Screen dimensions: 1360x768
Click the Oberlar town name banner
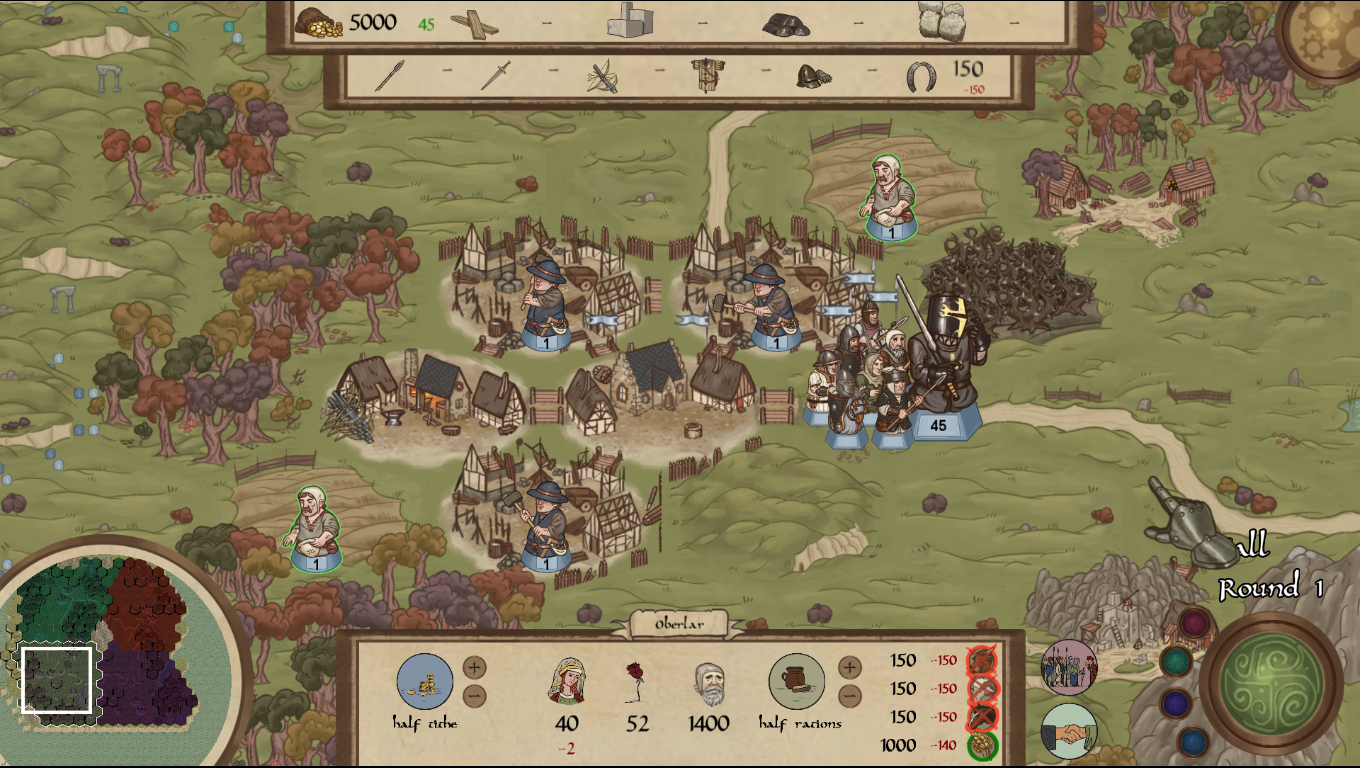tap(681, 624)
